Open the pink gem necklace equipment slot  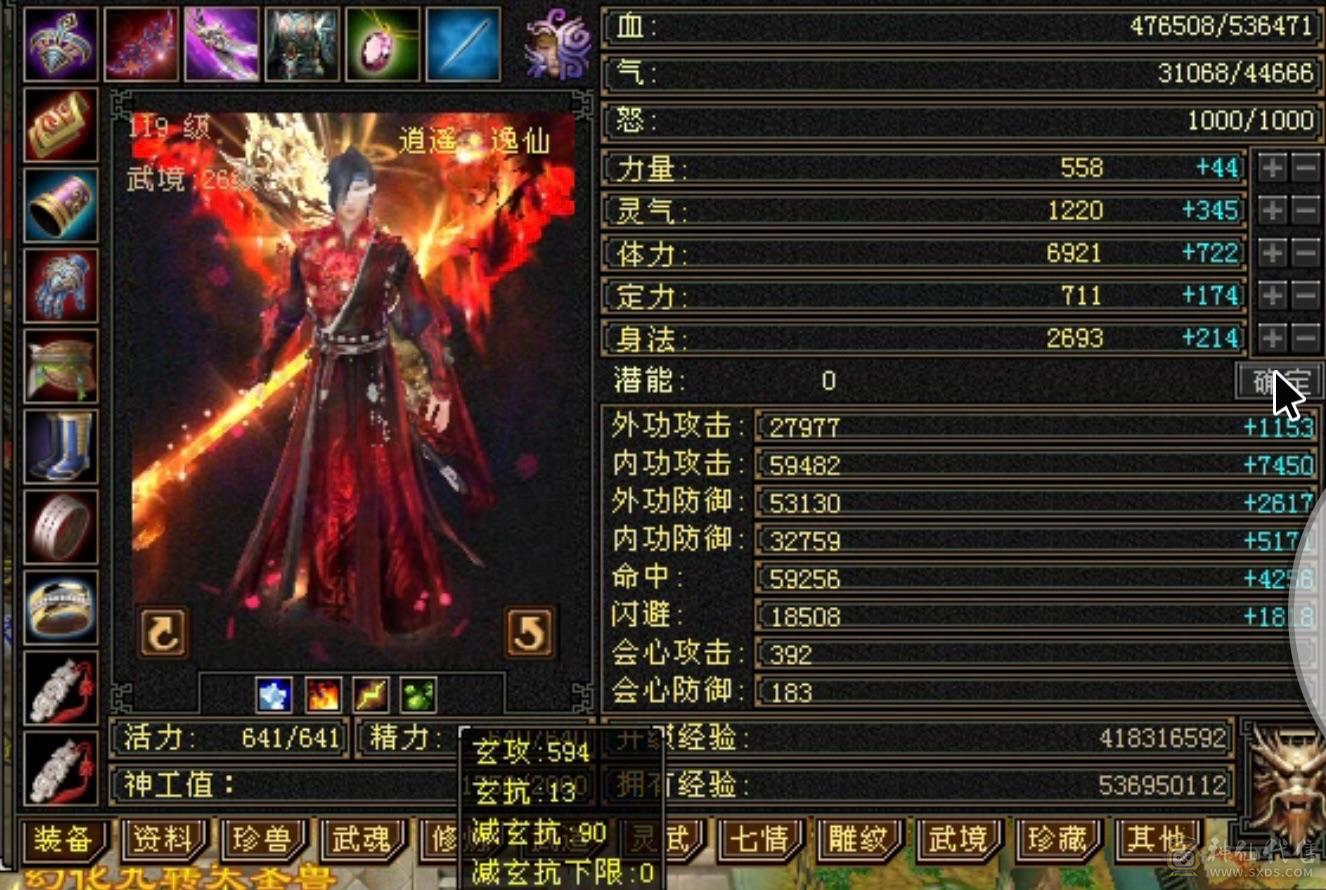(x=384, y=44)
